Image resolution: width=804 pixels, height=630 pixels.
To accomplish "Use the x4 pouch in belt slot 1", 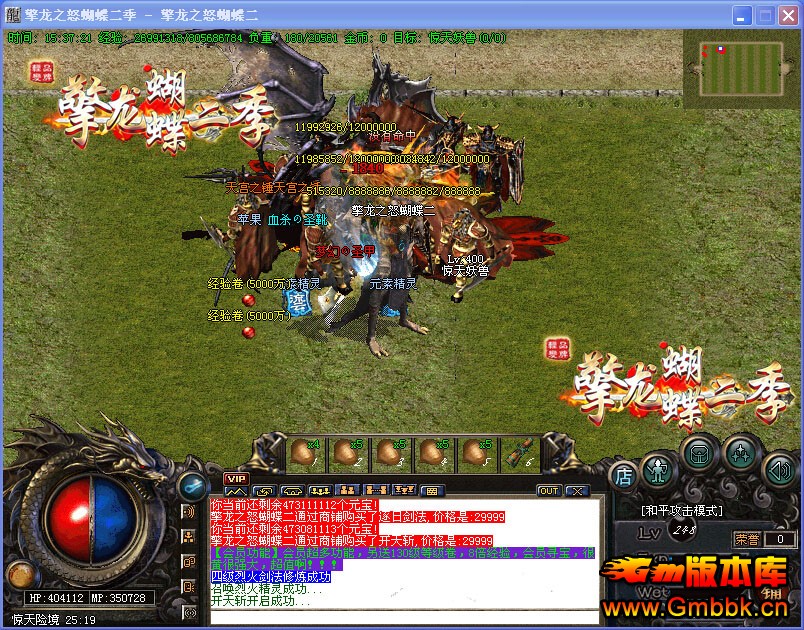I will [x=304, y=454].
